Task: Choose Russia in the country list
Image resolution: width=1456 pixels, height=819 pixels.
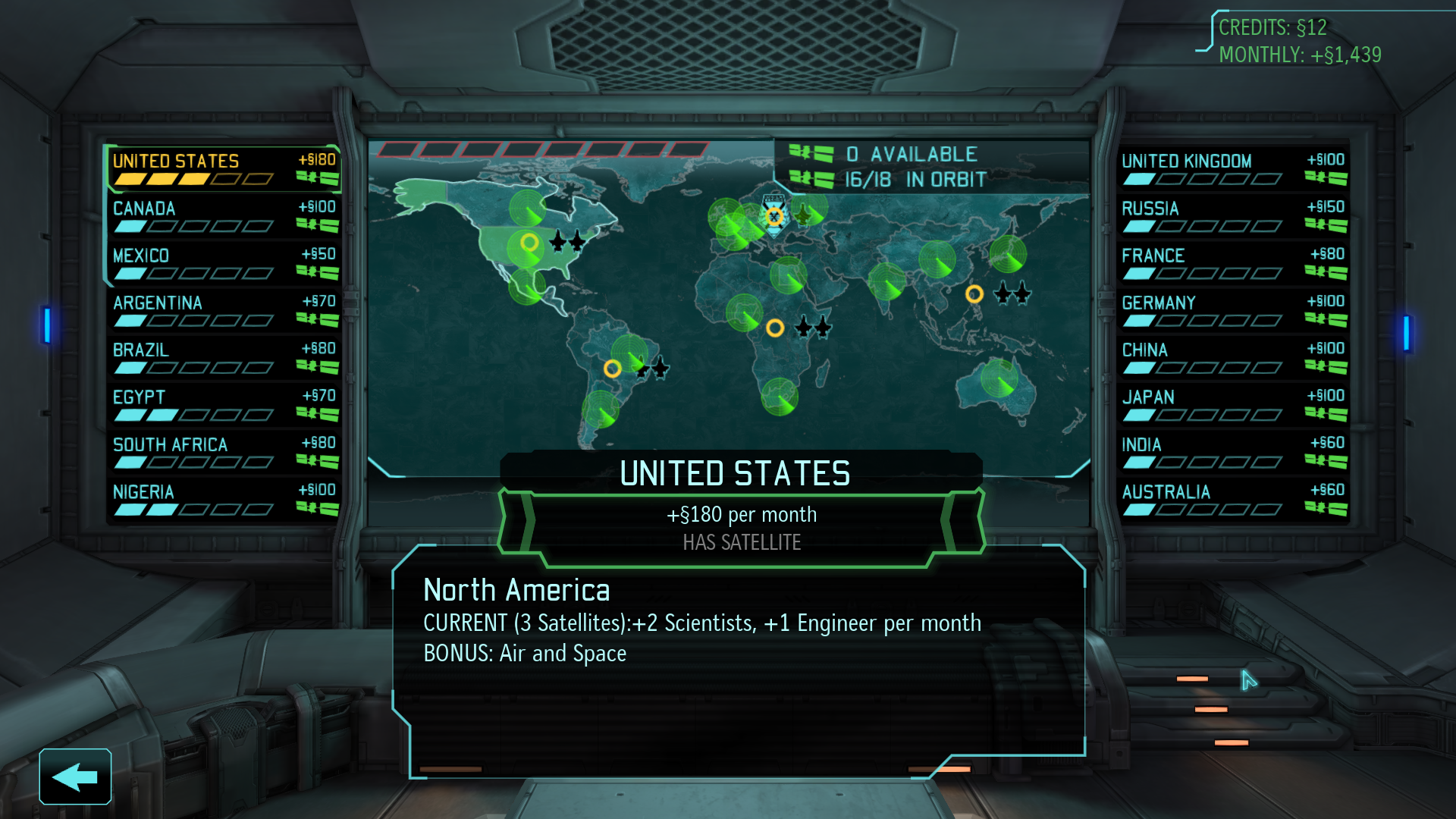Action: (x=1232, y=216)
